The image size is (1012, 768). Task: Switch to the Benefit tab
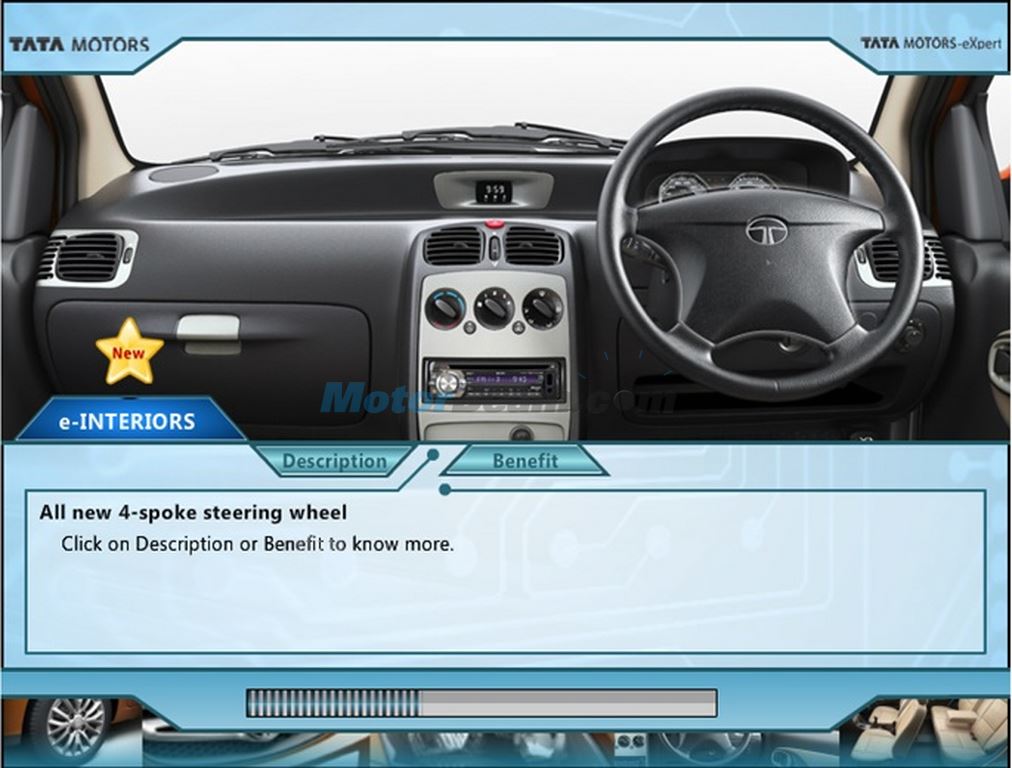pyautogui.click(x=525, y=460)
